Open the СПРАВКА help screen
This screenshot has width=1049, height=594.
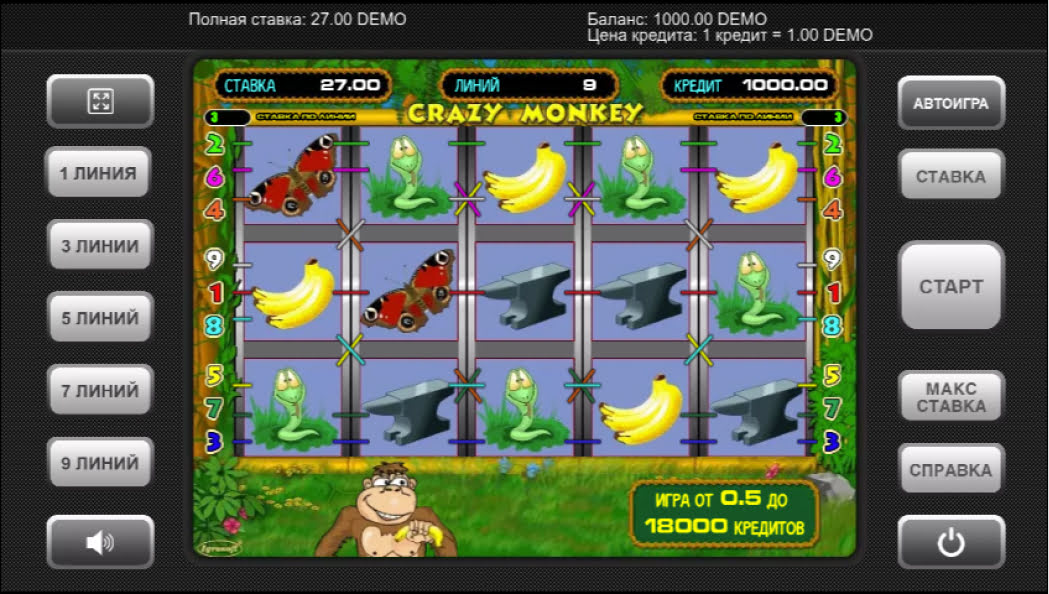[950, 470]
